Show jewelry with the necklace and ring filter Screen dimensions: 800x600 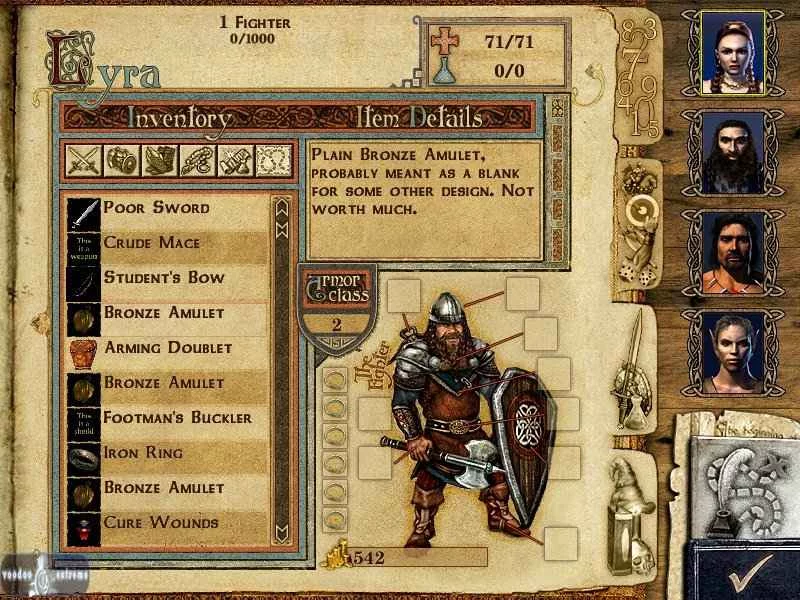point(197,160)
